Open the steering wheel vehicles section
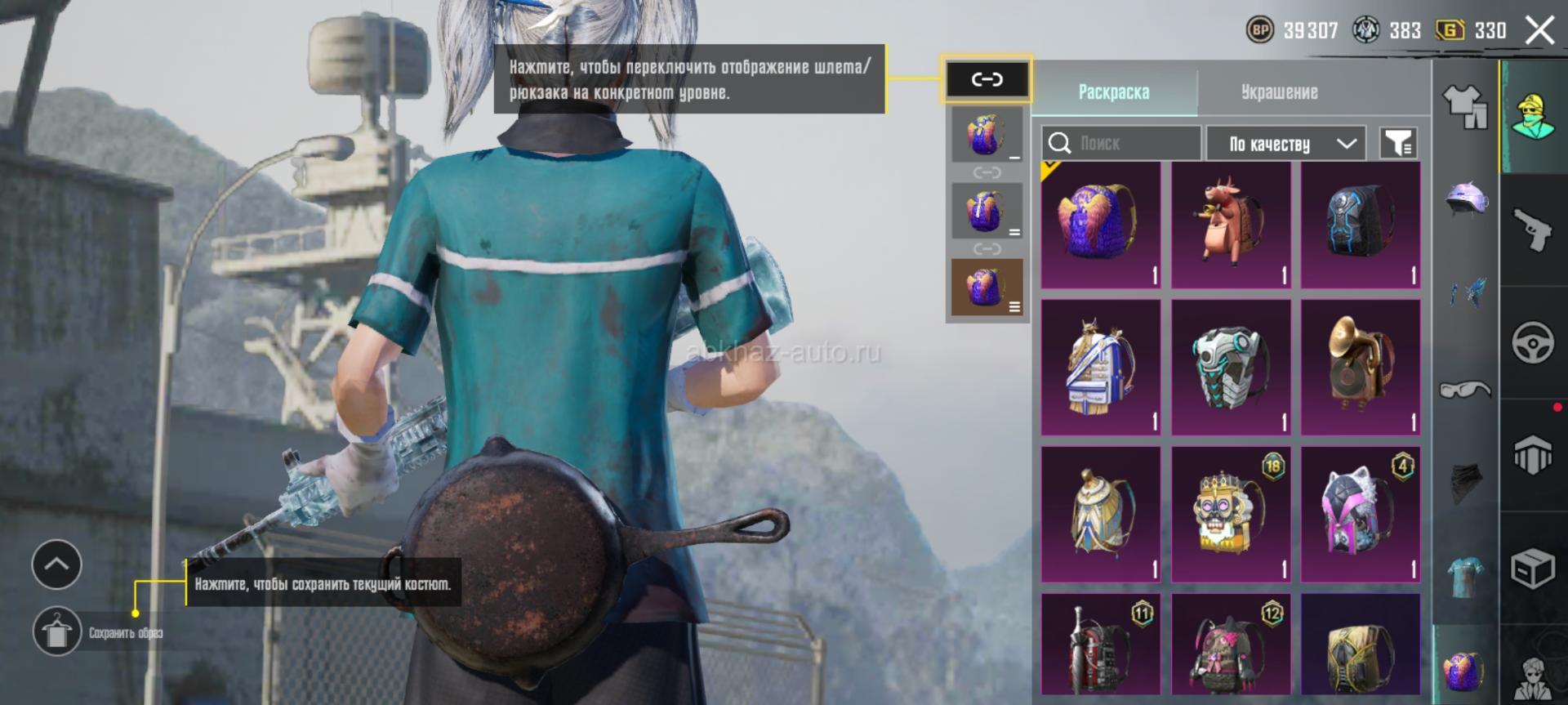Screen dimensions: 1568x705 pyautogui.click(x=1533, y=342)
